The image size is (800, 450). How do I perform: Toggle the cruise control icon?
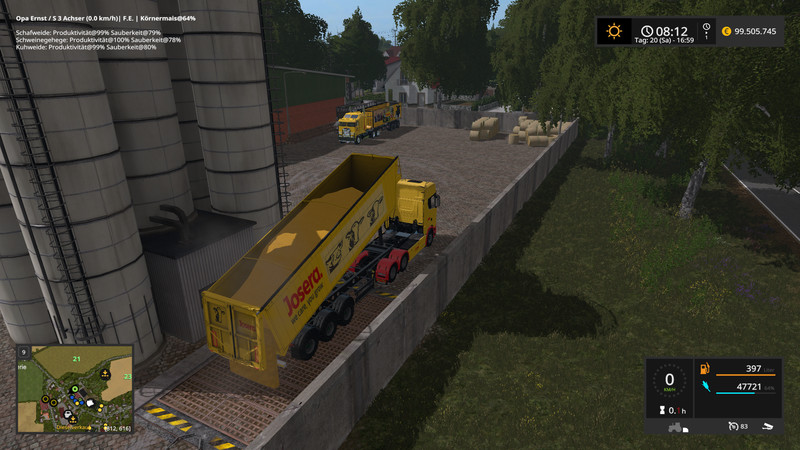coord(734,427)
